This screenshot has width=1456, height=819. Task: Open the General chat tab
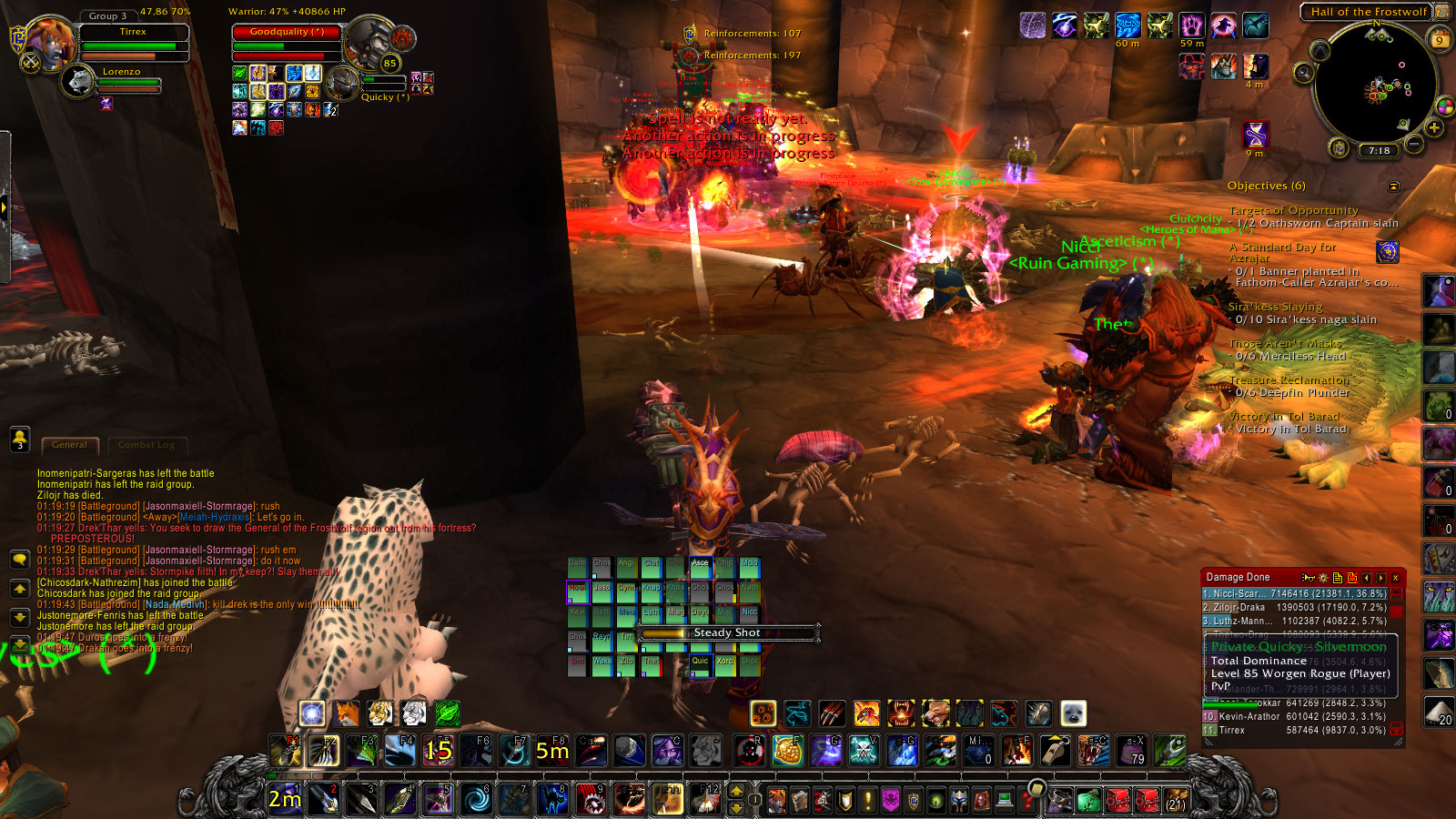coord(69,445)
